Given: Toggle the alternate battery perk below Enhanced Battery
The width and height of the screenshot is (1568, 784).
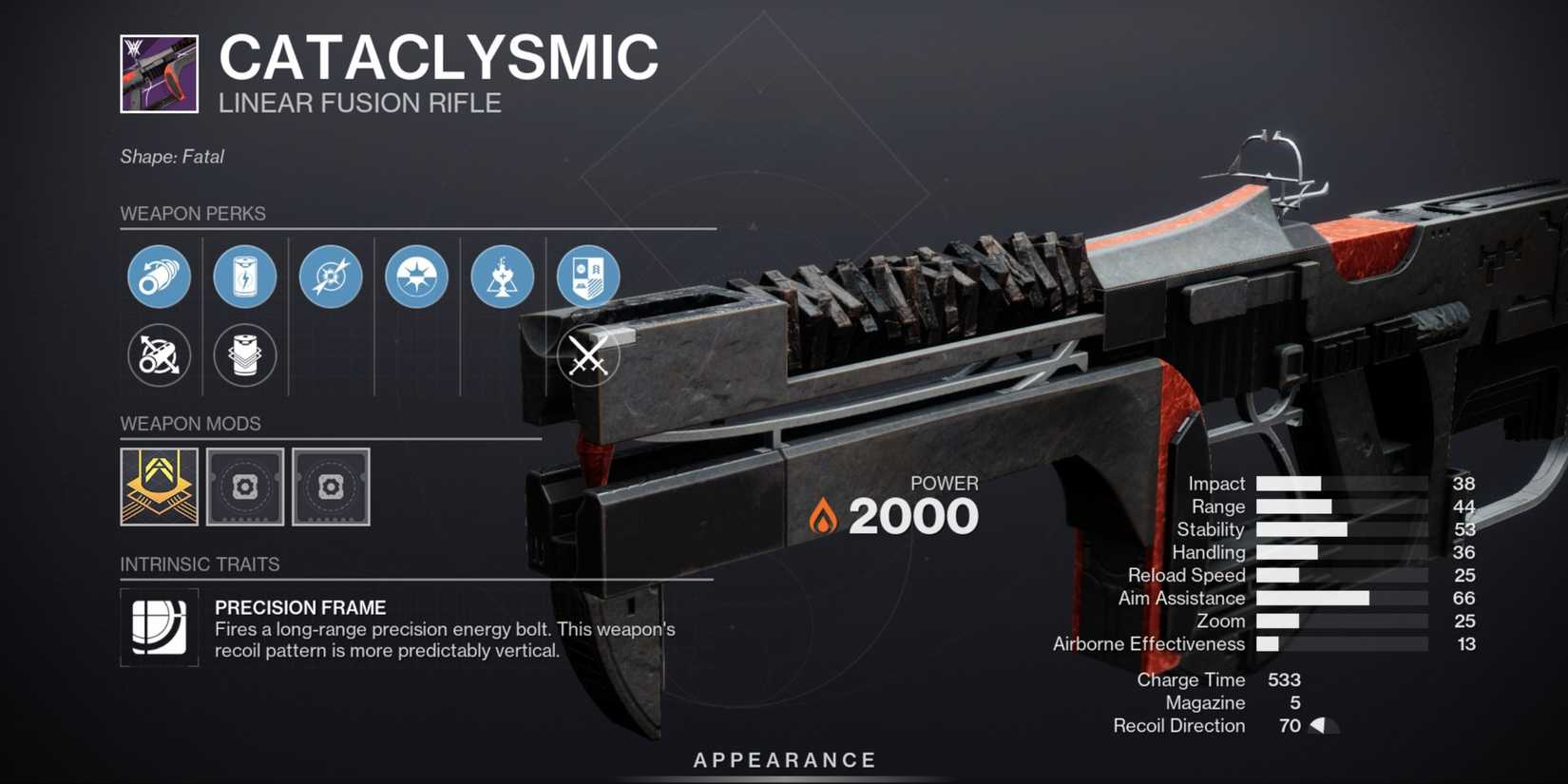Looking at the screenshot, I should 245,355.
